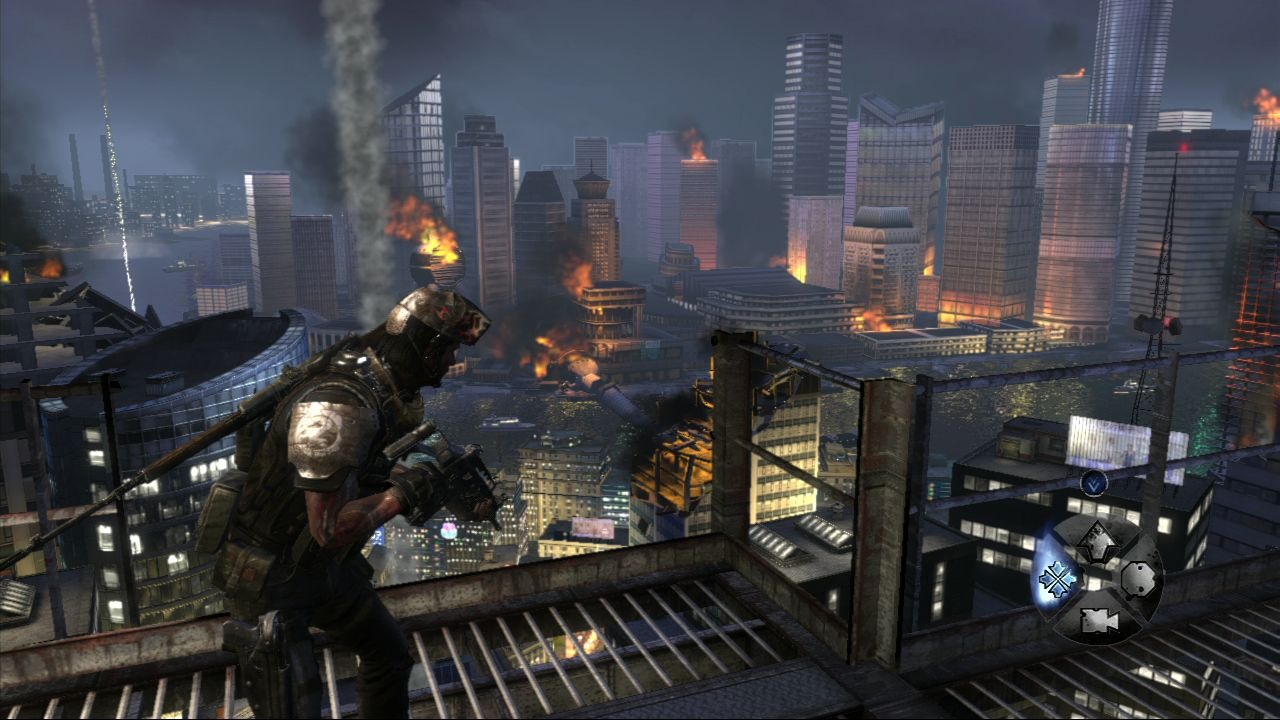This screenshot has width=1280, height=720.
Task: Click the blue chevron indicator above wheel
Action: (x=1093, y=483)
